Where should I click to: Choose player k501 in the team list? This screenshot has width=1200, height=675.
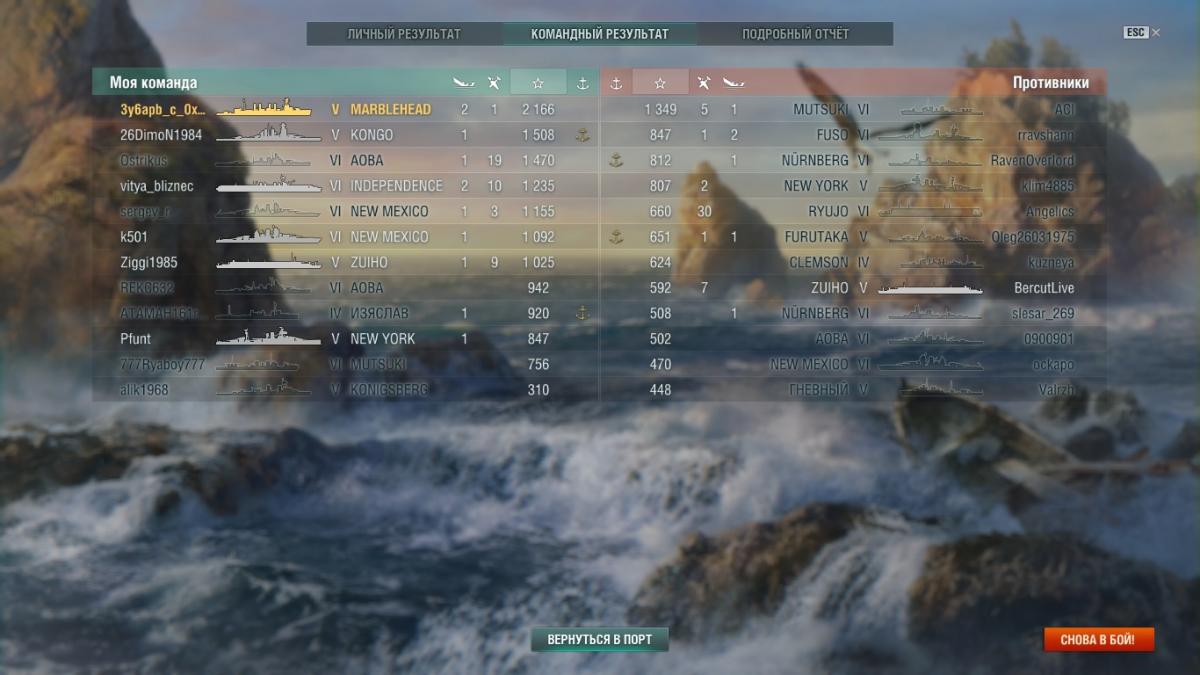[134, 237]
